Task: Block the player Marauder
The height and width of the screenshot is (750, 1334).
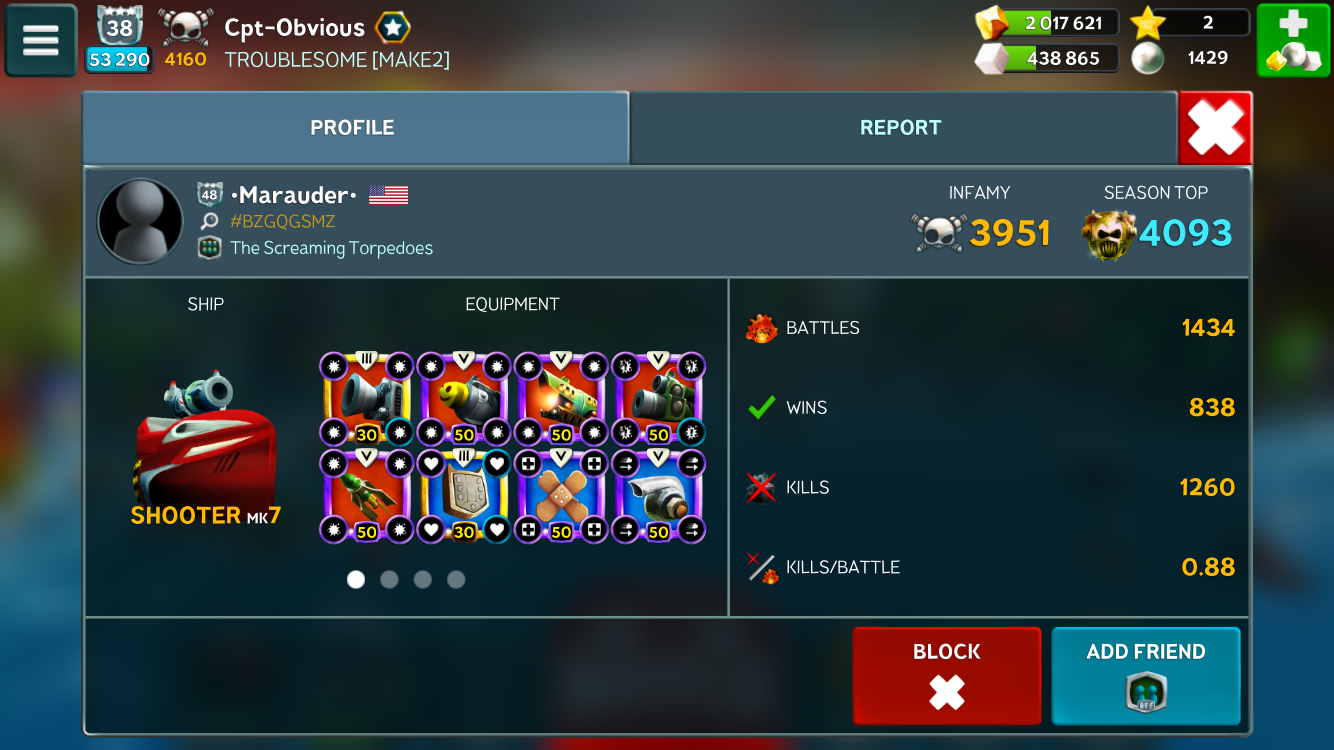Action: (x=946, y=675)
